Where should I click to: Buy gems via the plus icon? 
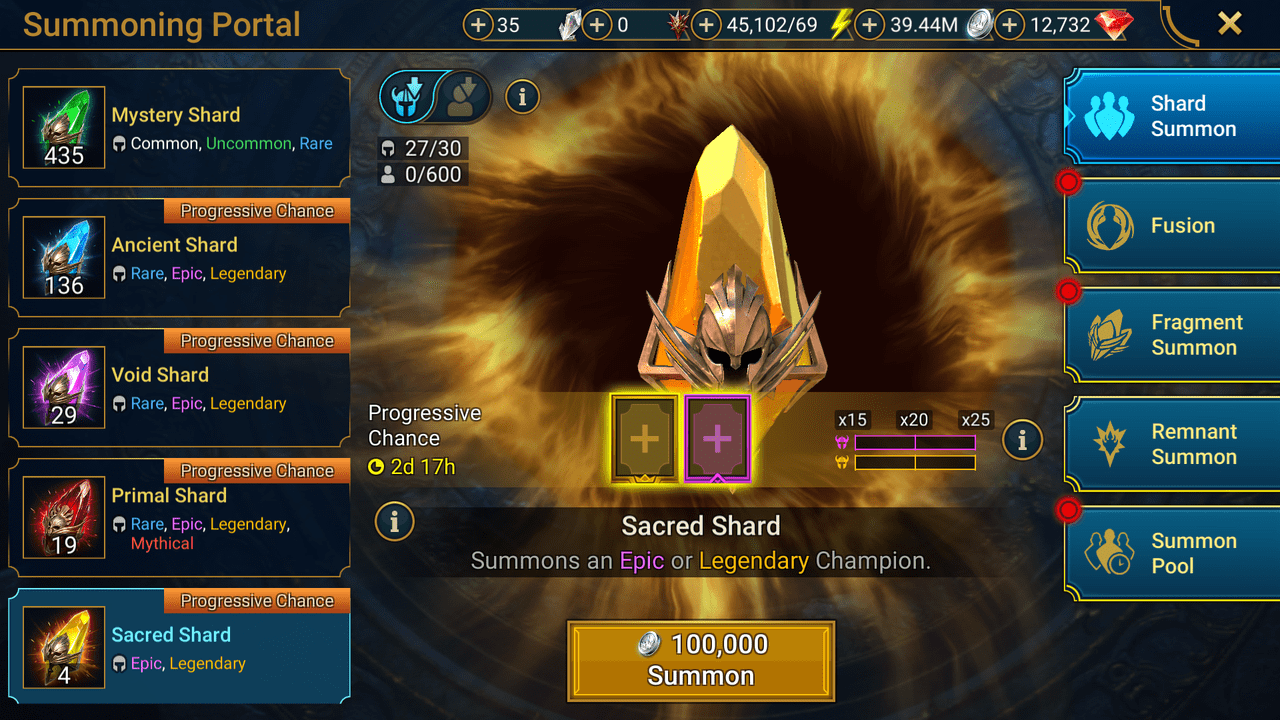pos(1009,25)
